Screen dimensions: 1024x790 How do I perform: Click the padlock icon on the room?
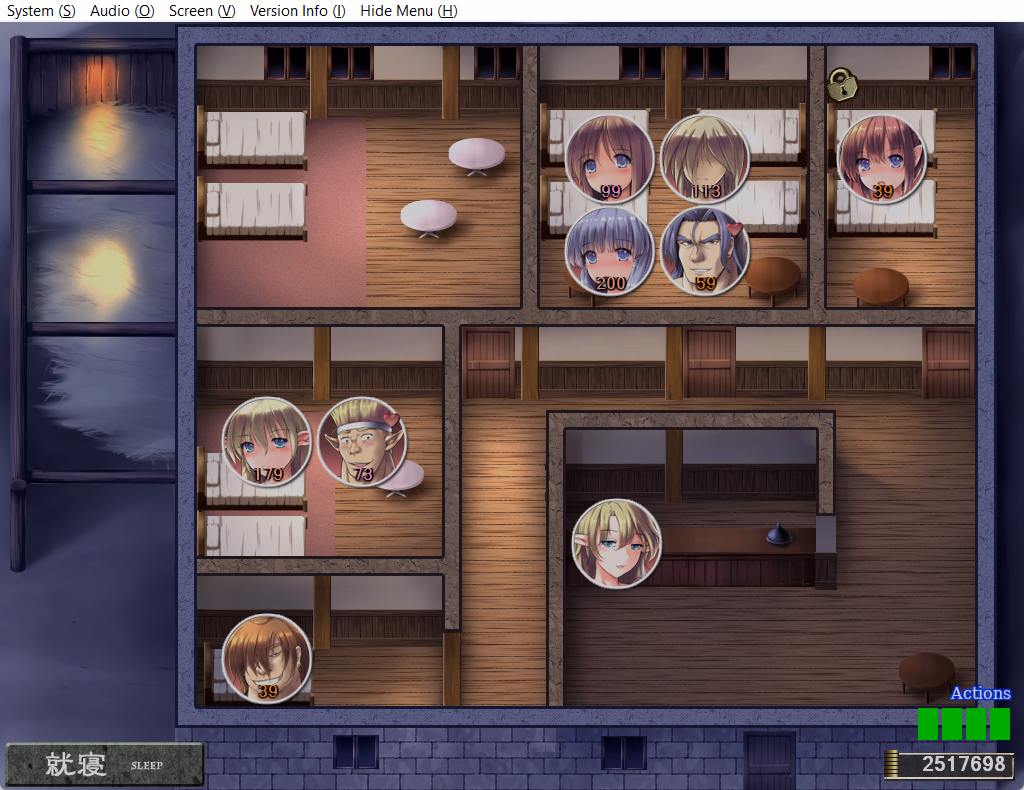(x=843, y=85)
